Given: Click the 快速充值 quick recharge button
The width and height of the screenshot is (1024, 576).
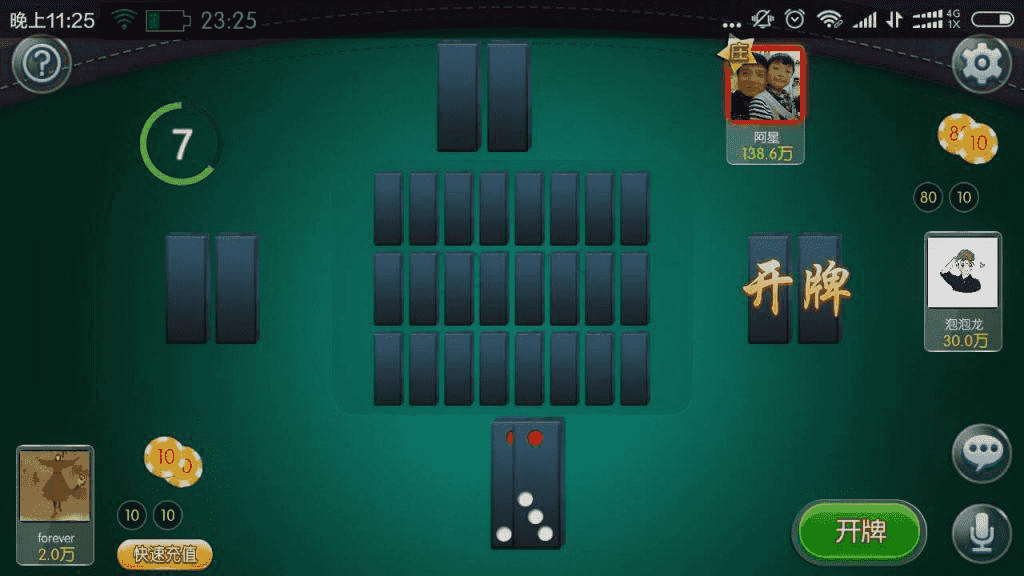Looking at the screenshot, I should 165,554.
